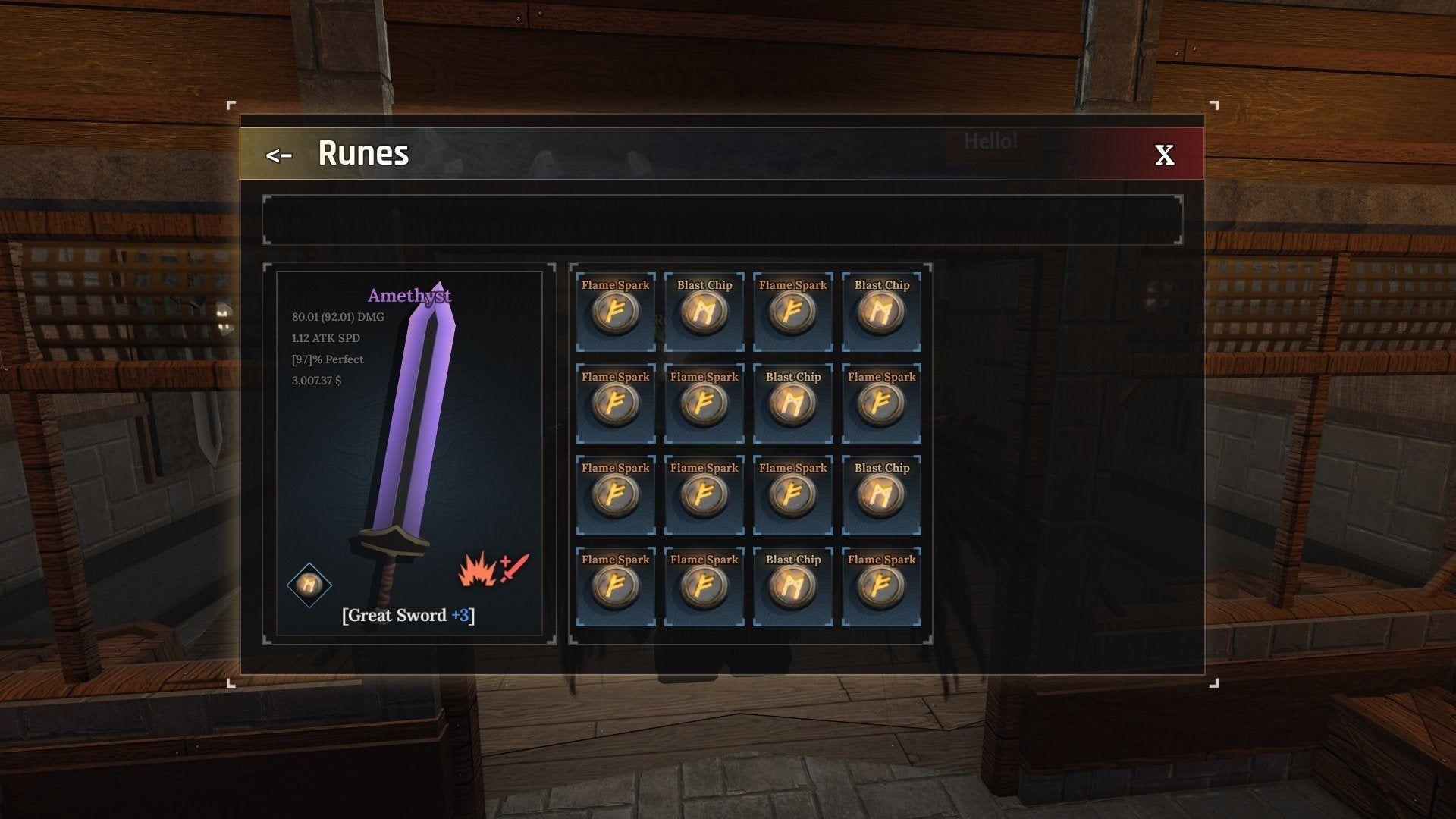Viewport: 1456px width, 819px height.
Task: Select the Runes title tab
Action: [x=363, y=154]
